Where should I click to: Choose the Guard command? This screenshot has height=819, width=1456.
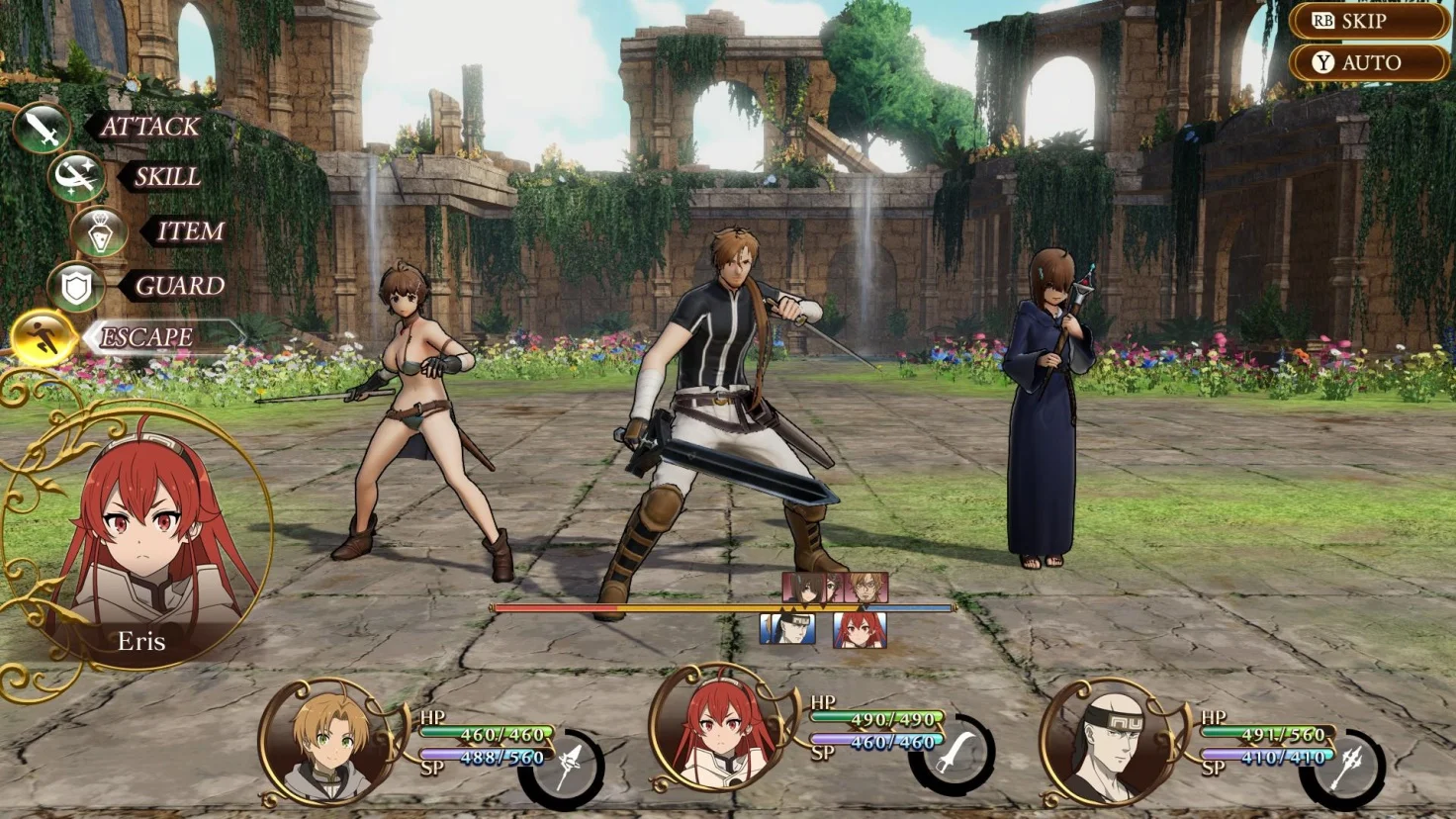[x=178, y=286]
